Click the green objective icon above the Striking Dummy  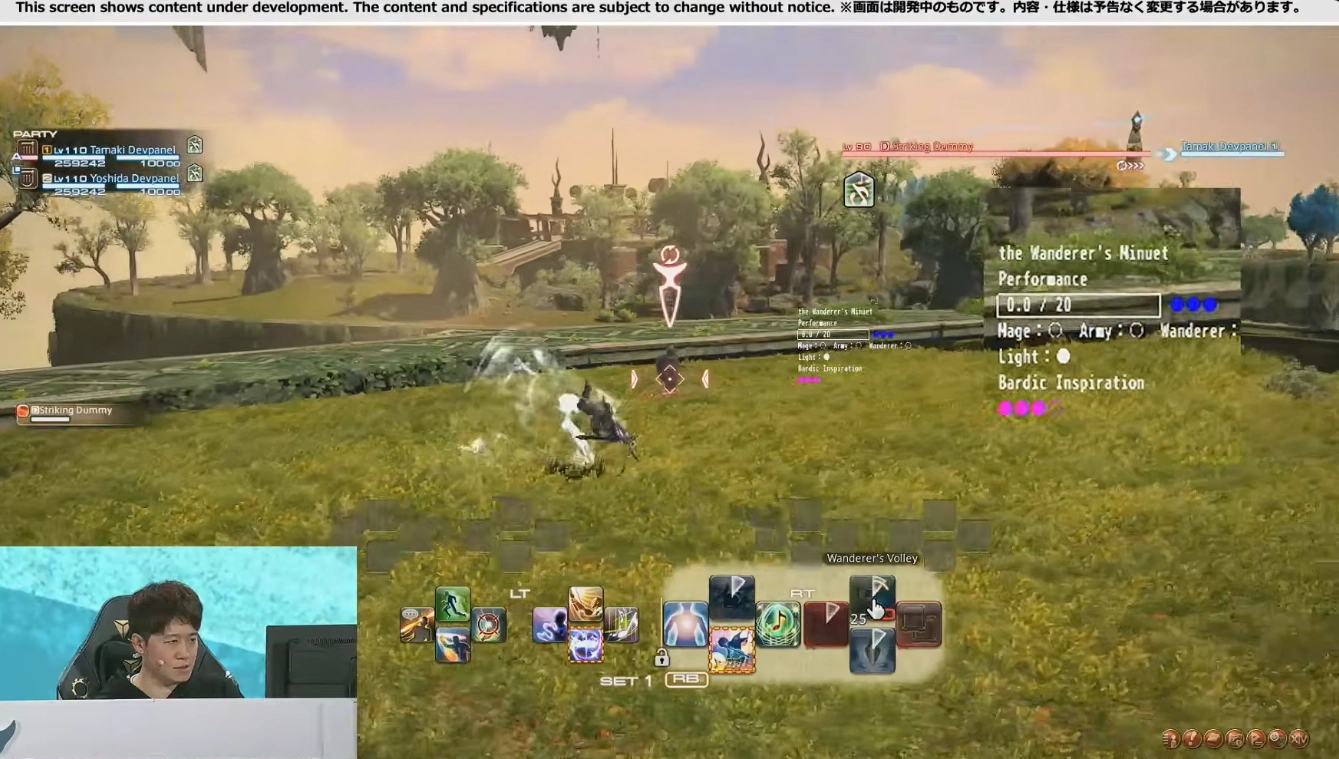[x=858, y=188]
